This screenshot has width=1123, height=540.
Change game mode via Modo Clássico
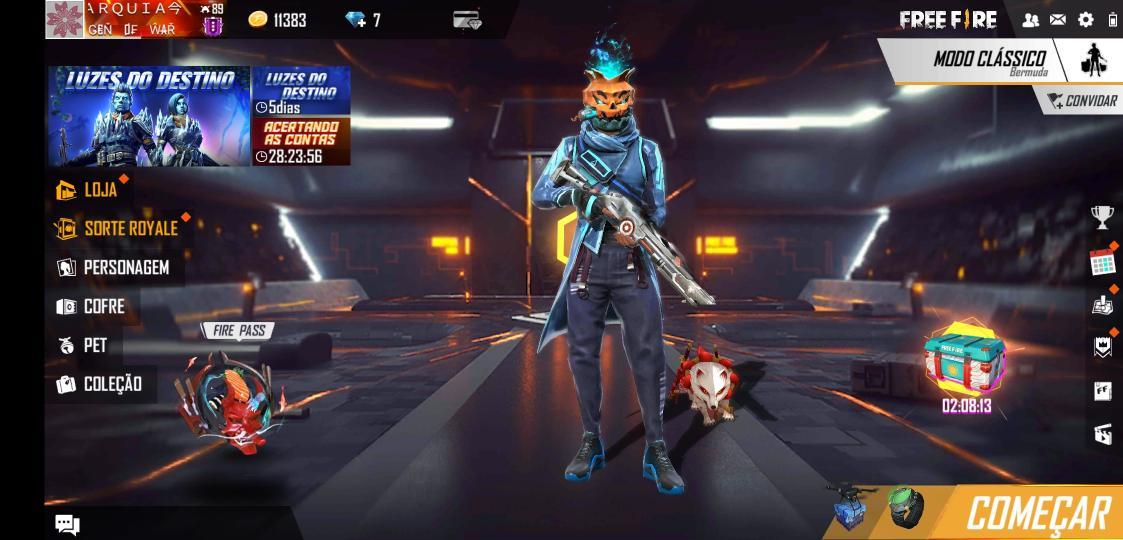point(989,60)
